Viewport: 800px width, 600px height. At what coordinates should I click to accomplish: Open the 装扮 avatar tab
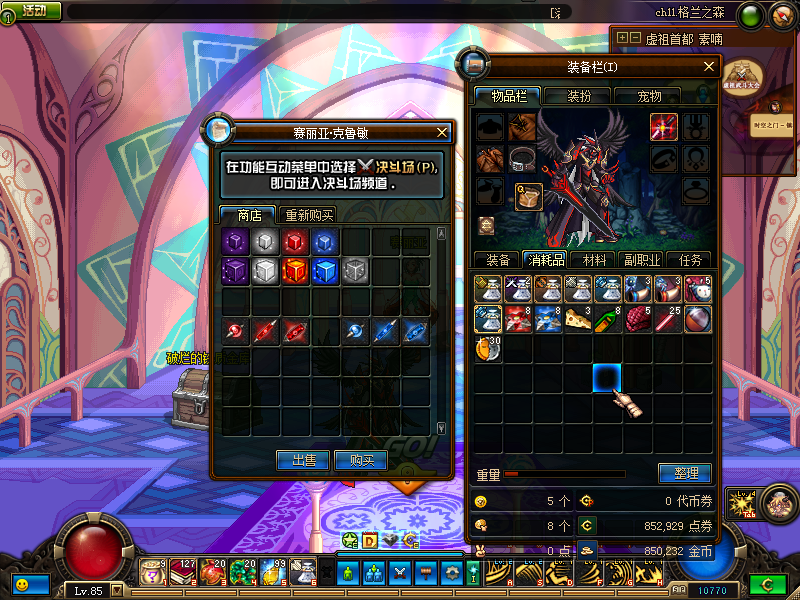(x=580, y=96)
